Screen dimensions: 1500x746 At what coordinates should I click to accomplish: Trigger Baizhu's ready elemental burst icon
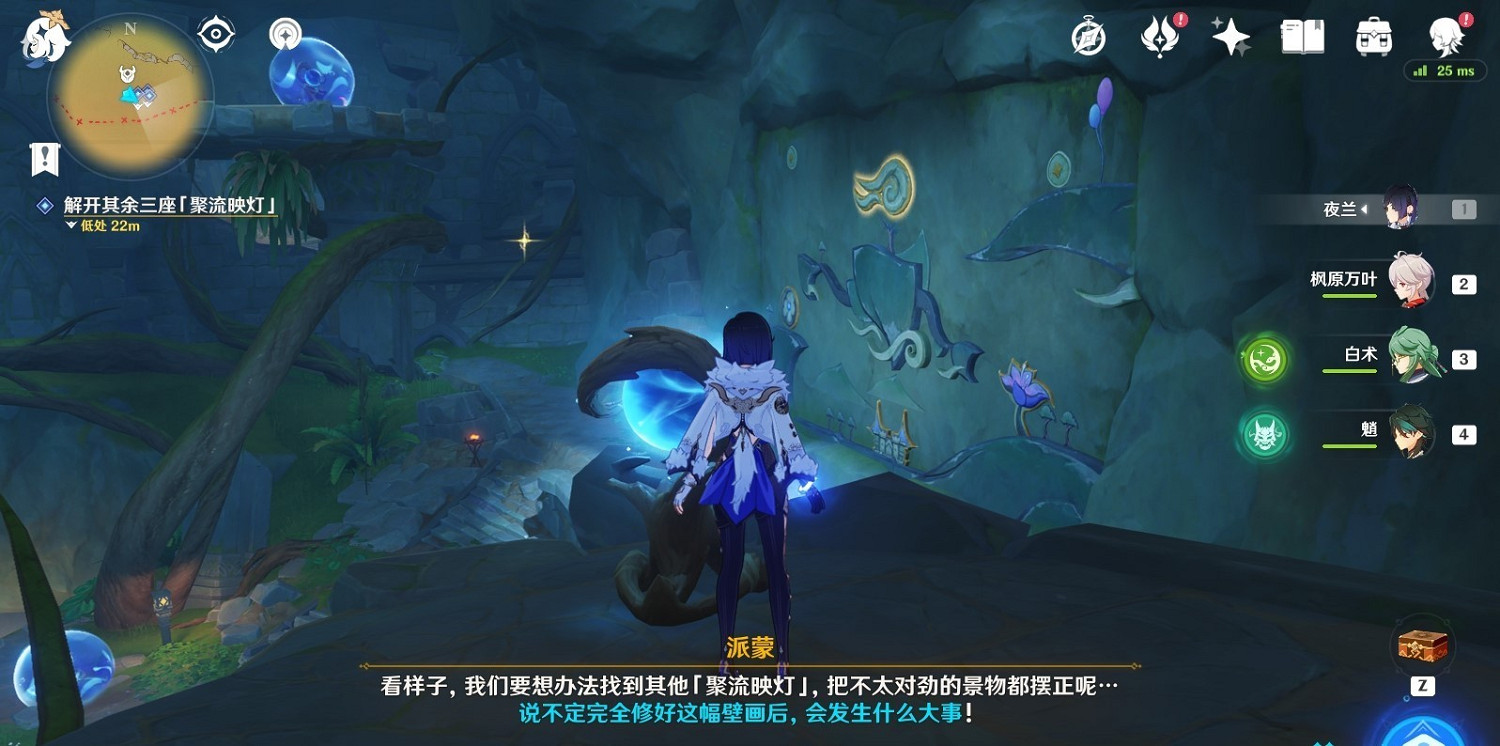(x=1263, y=358)
